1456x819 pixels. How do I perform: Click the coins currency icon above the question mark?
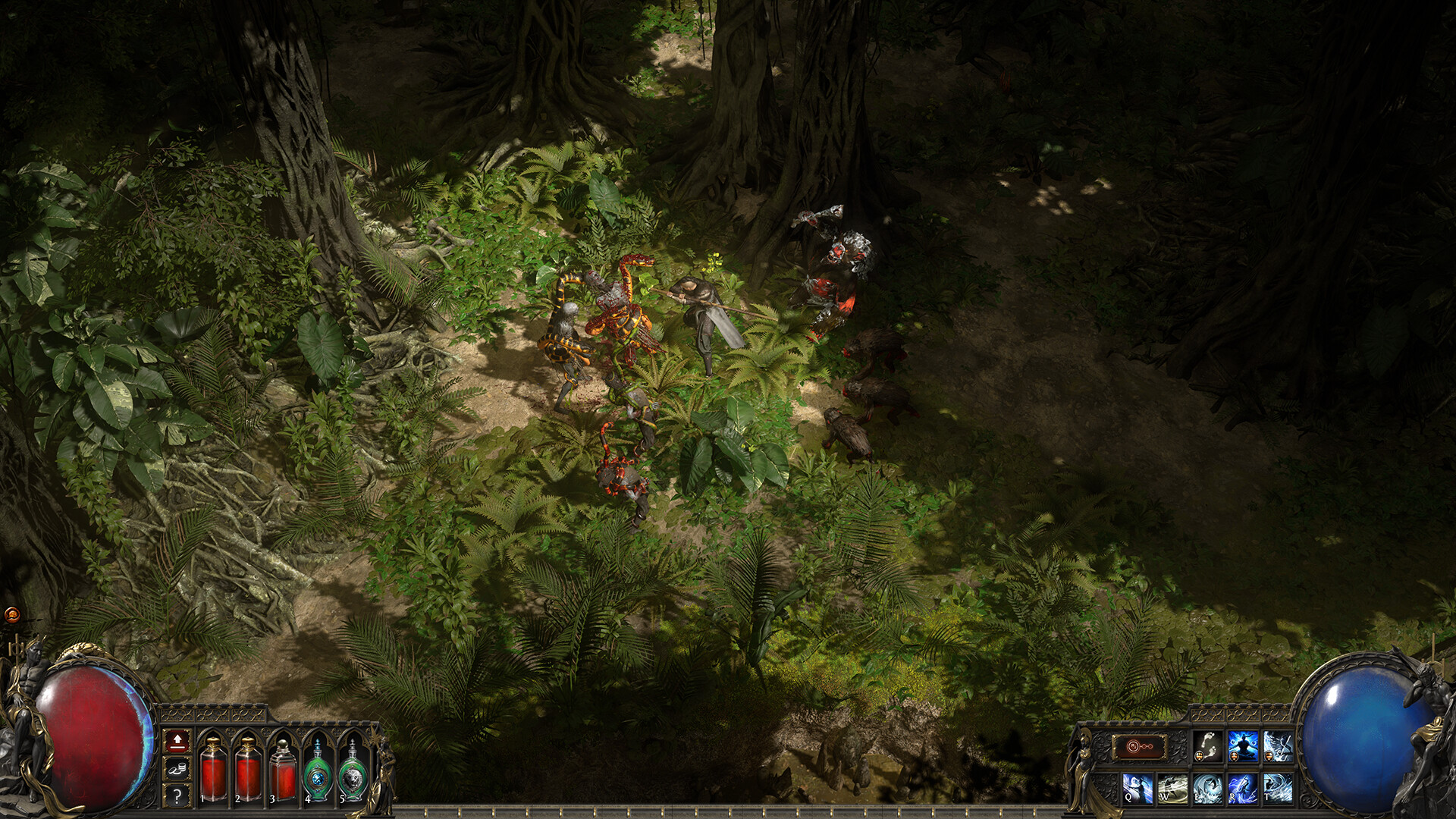pyautogui.click(x=178, y=770)
